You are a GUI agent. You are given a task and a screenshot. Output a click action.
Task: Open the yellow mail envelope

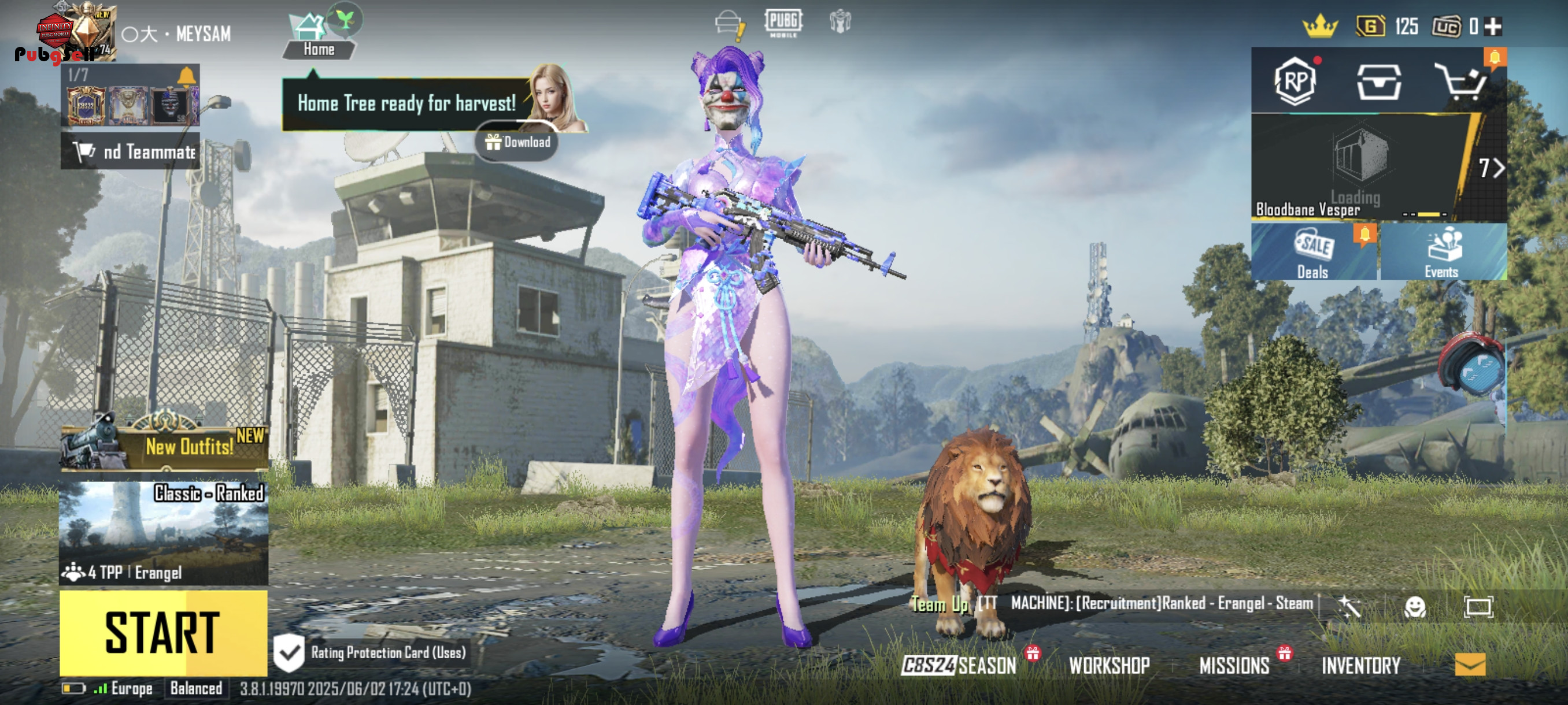tap(1470, 664)
